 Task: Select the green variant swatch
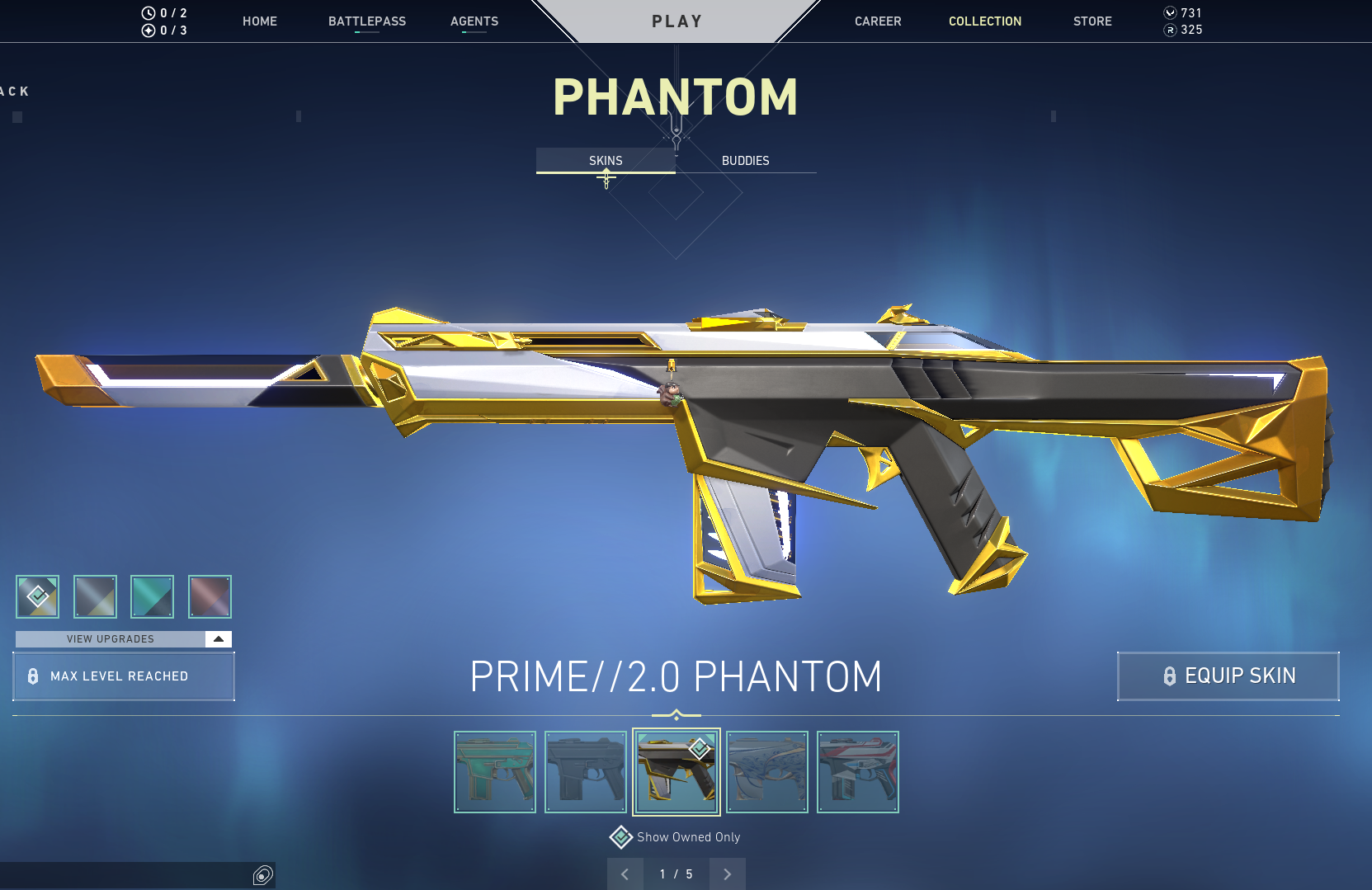[x=153, y=596]
